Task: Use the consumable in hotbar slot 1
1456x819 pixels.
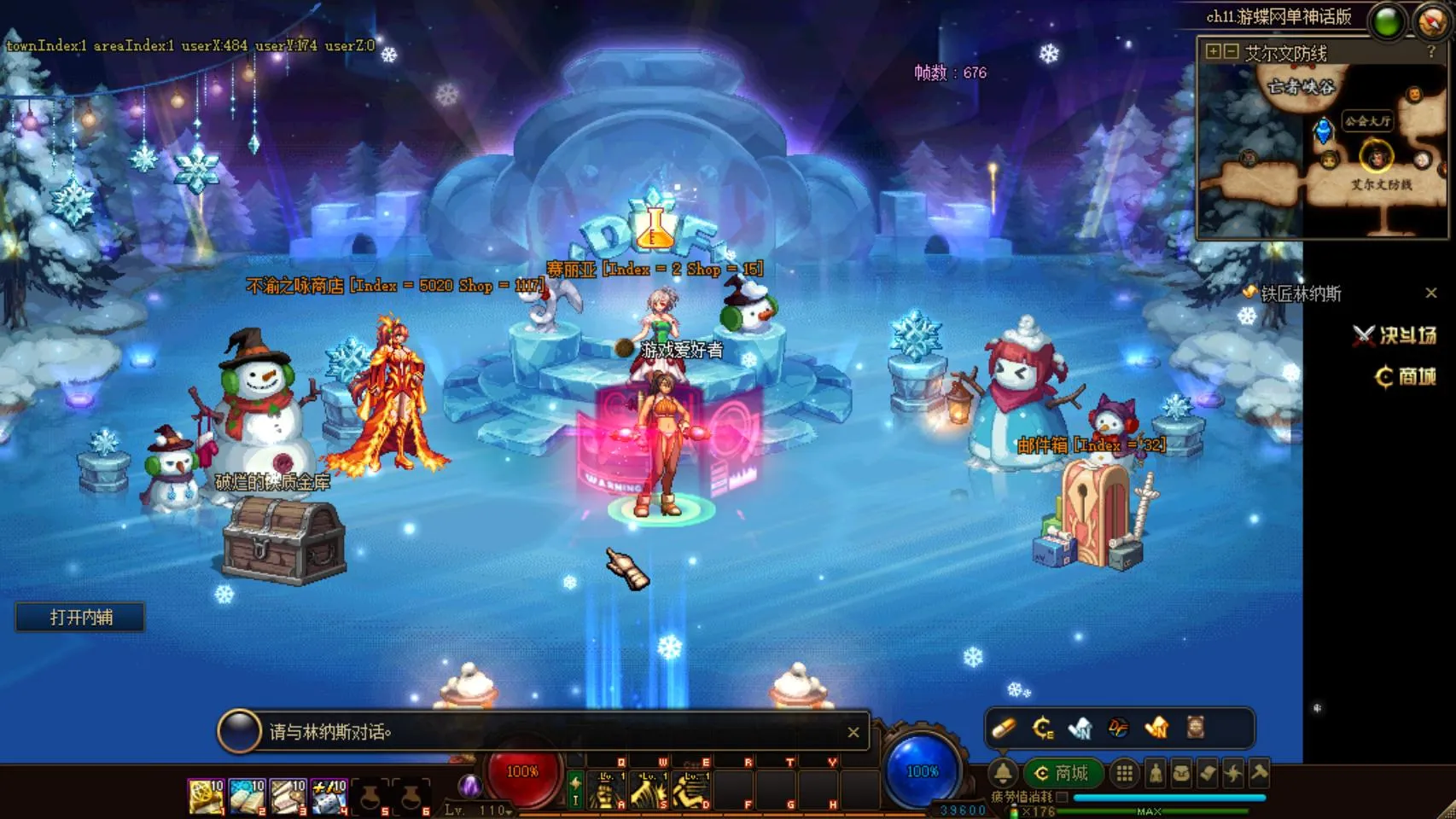Action: point(206,796)
